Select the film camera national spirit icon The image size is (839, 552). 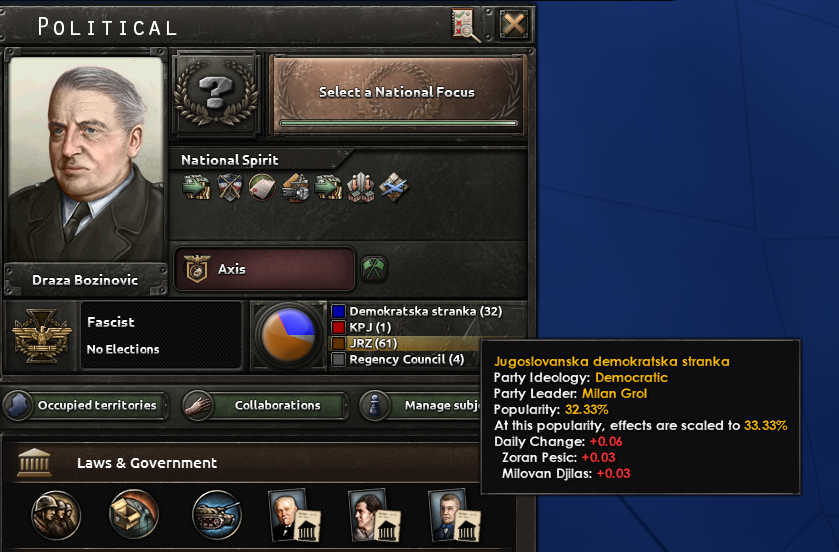tap(295, 187)
